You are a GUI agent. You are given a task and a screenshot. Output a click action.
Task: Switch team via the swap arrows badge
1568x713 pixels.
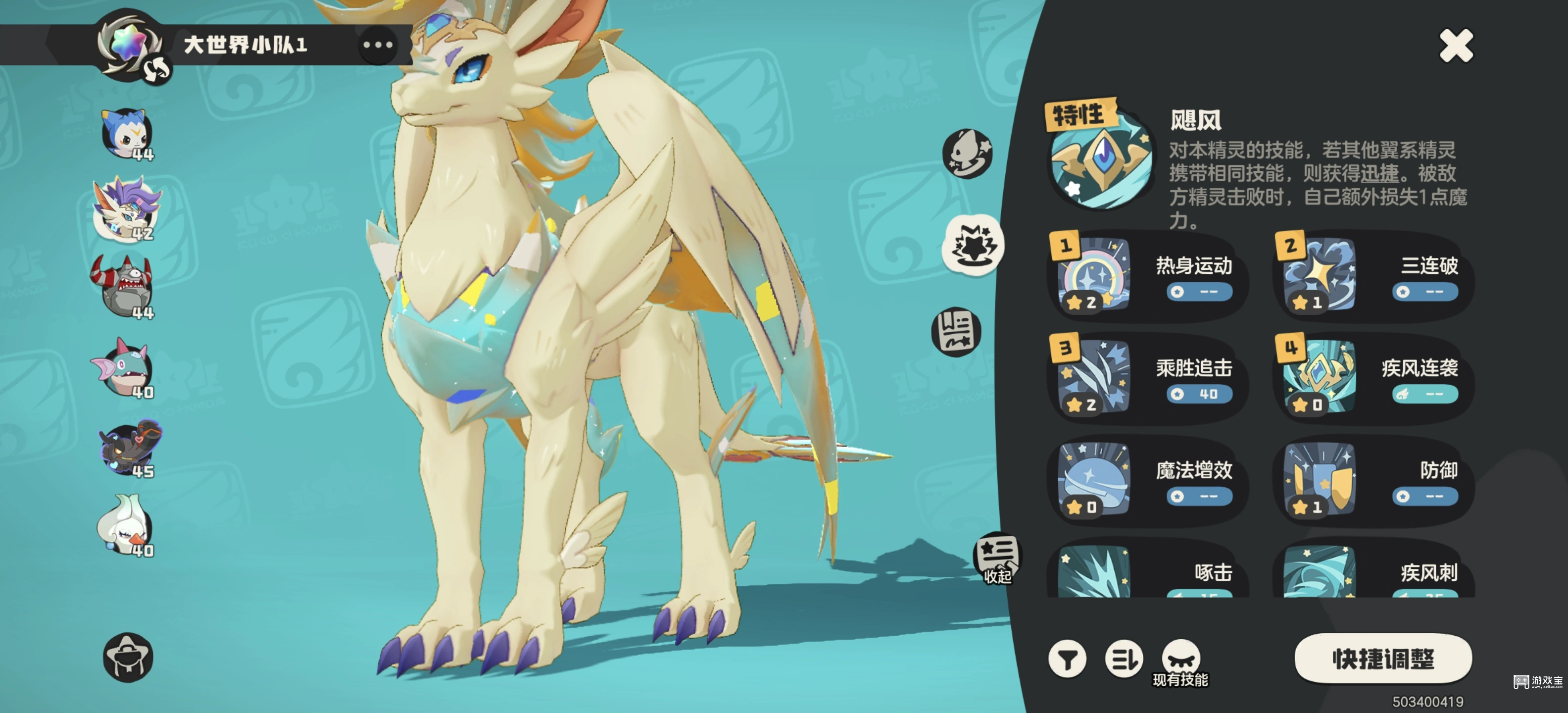(156, 72)
